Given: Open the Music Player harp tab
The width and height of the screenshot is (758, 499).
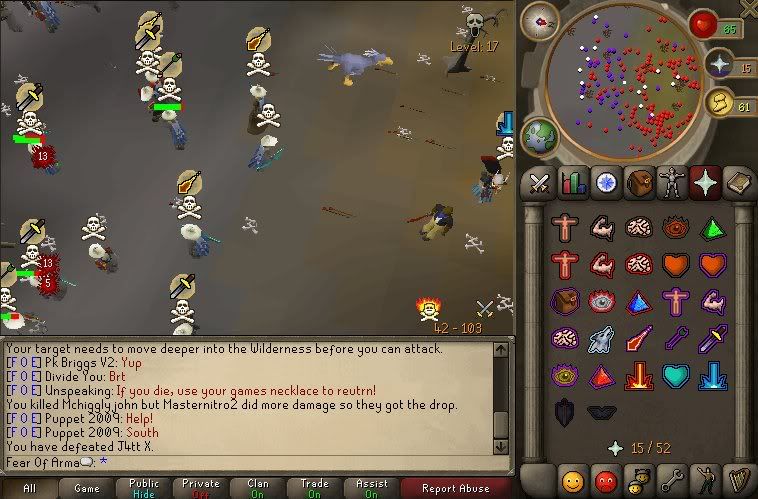Looking at the screenshot, I should tap(739, 479).
